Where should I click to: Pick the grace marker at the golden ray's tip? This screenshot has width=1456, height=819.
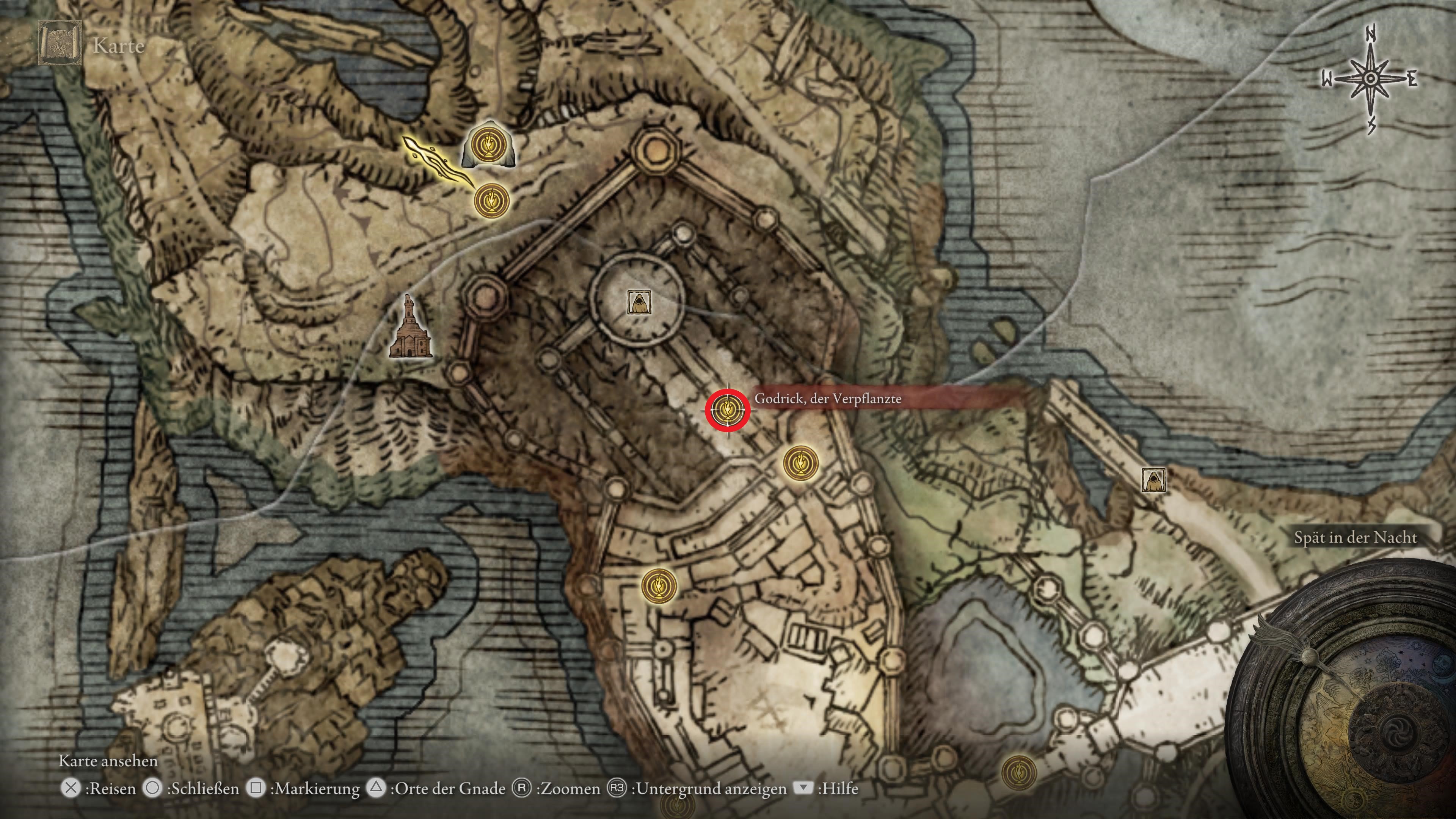491,200
